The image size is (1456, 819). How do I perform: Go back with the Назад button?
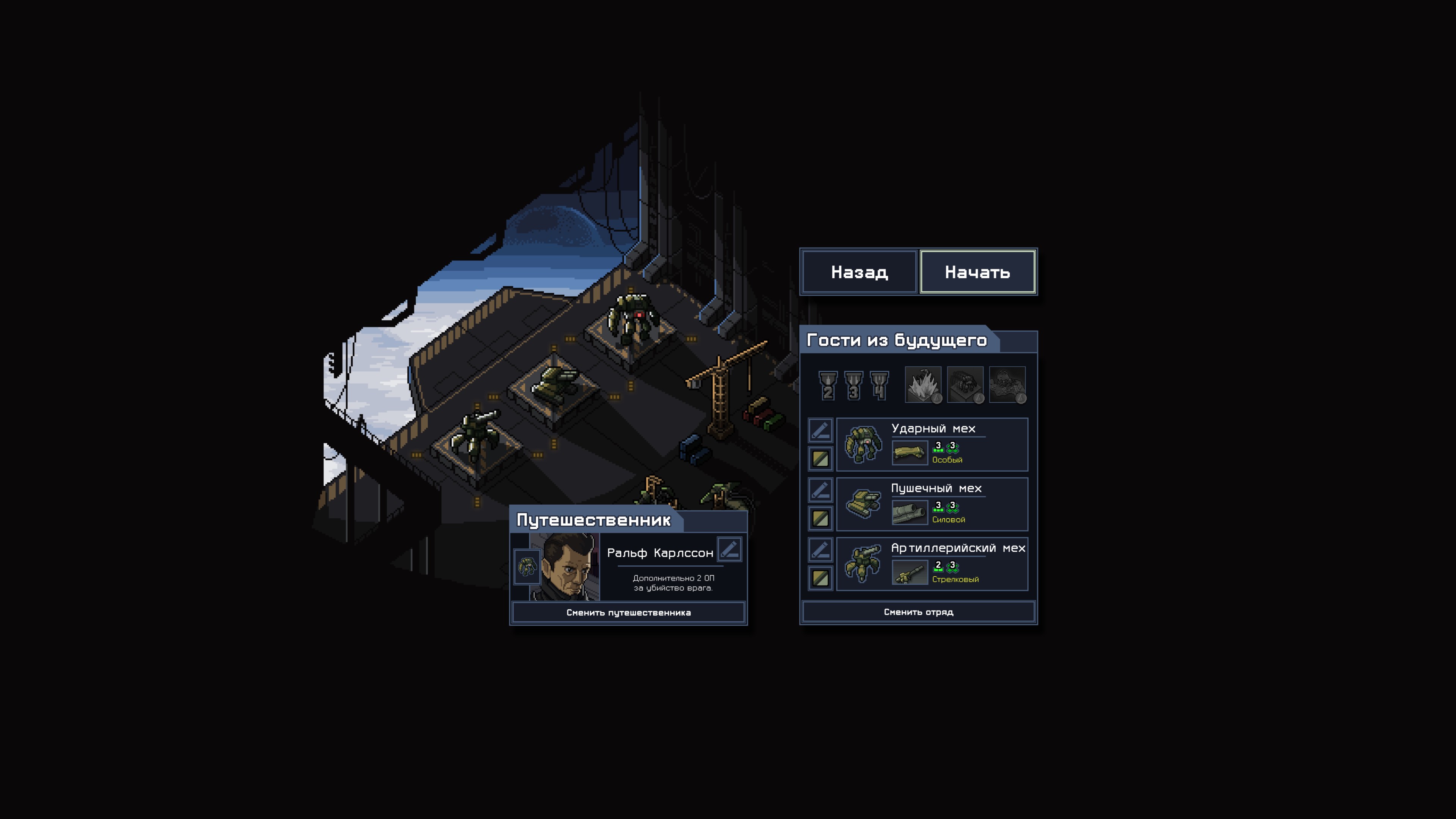point(859,272)
